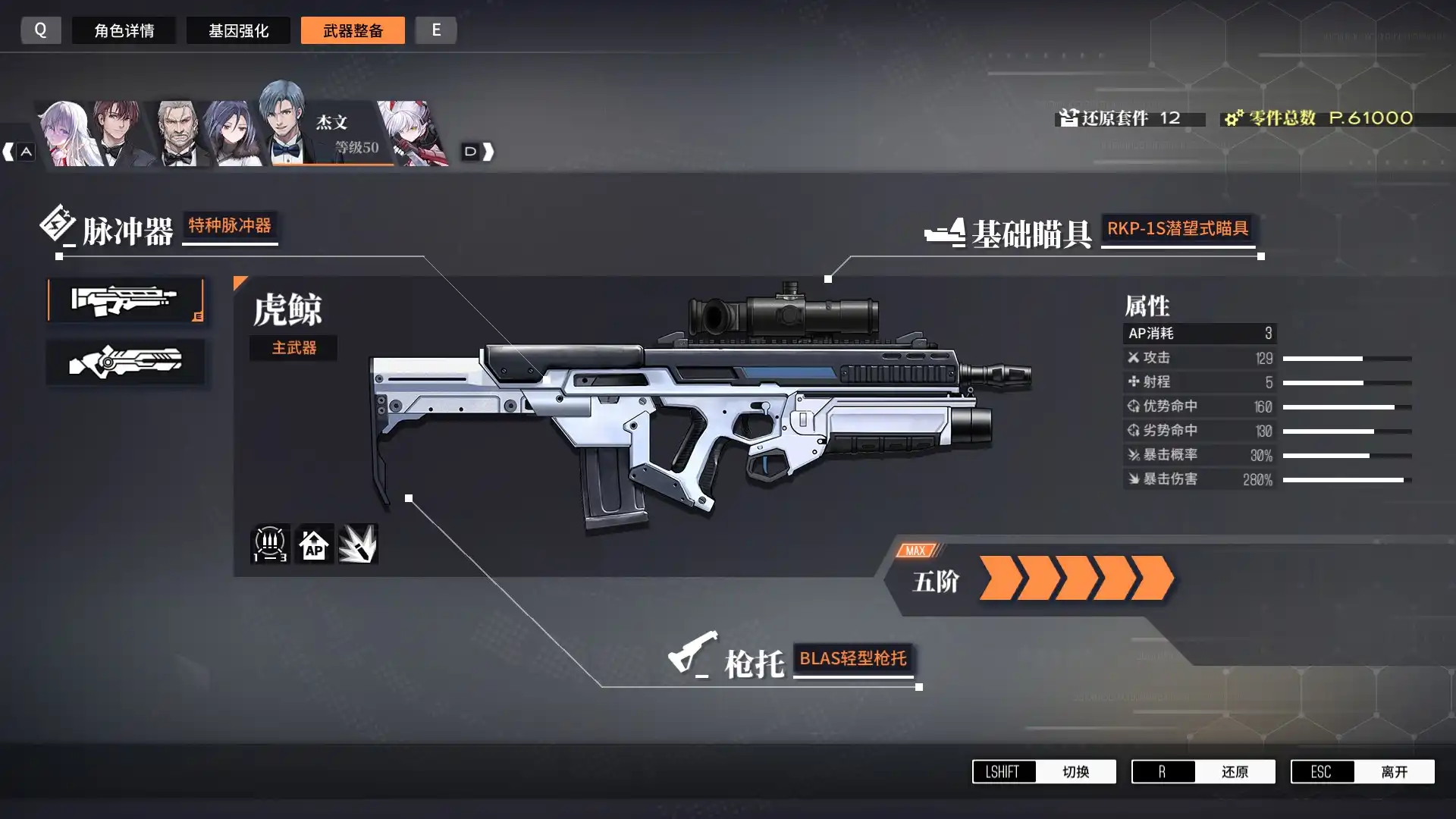Select the dark-haired woman portrait

[x=230, y=136]
